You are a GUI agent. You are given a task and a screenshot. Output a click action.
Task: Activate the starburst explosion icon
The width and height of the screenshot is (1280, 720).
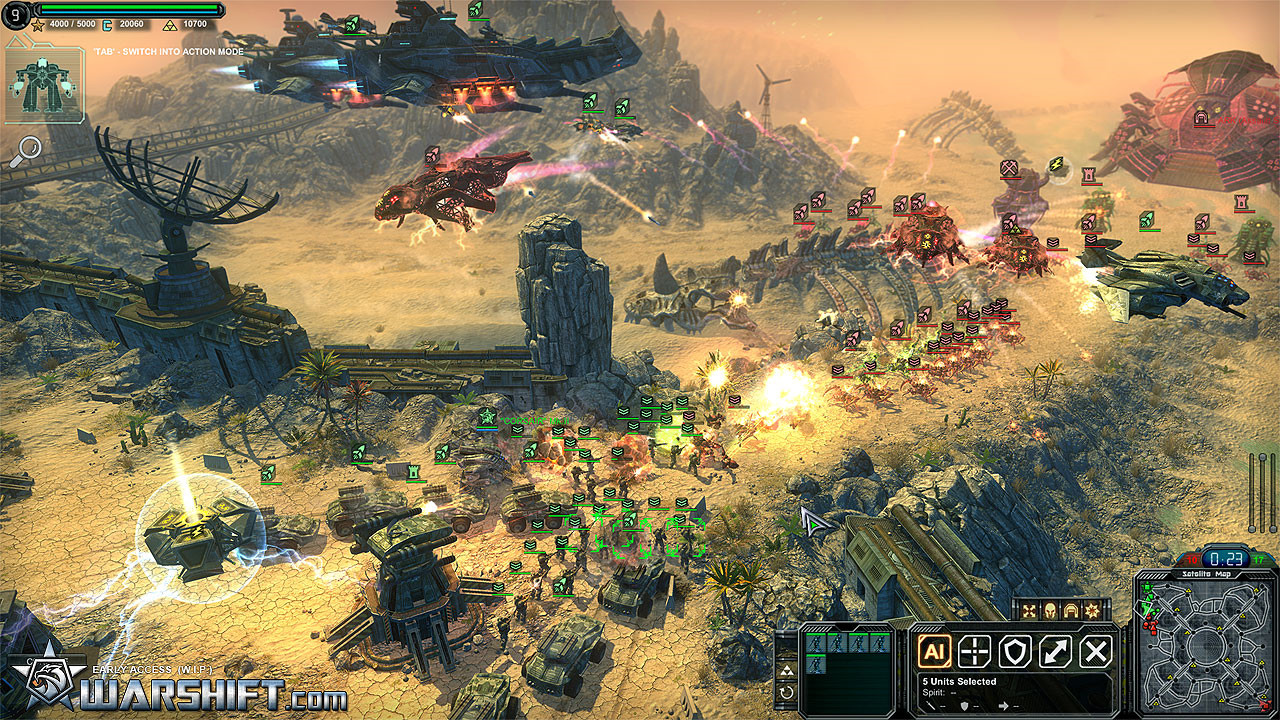(x=1093, y=609)
